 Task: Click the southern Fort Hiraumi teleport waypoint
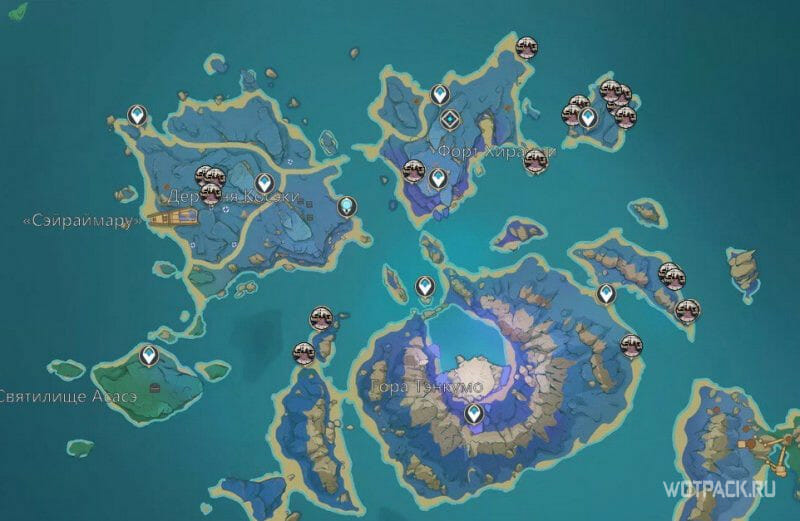(437, 179)
